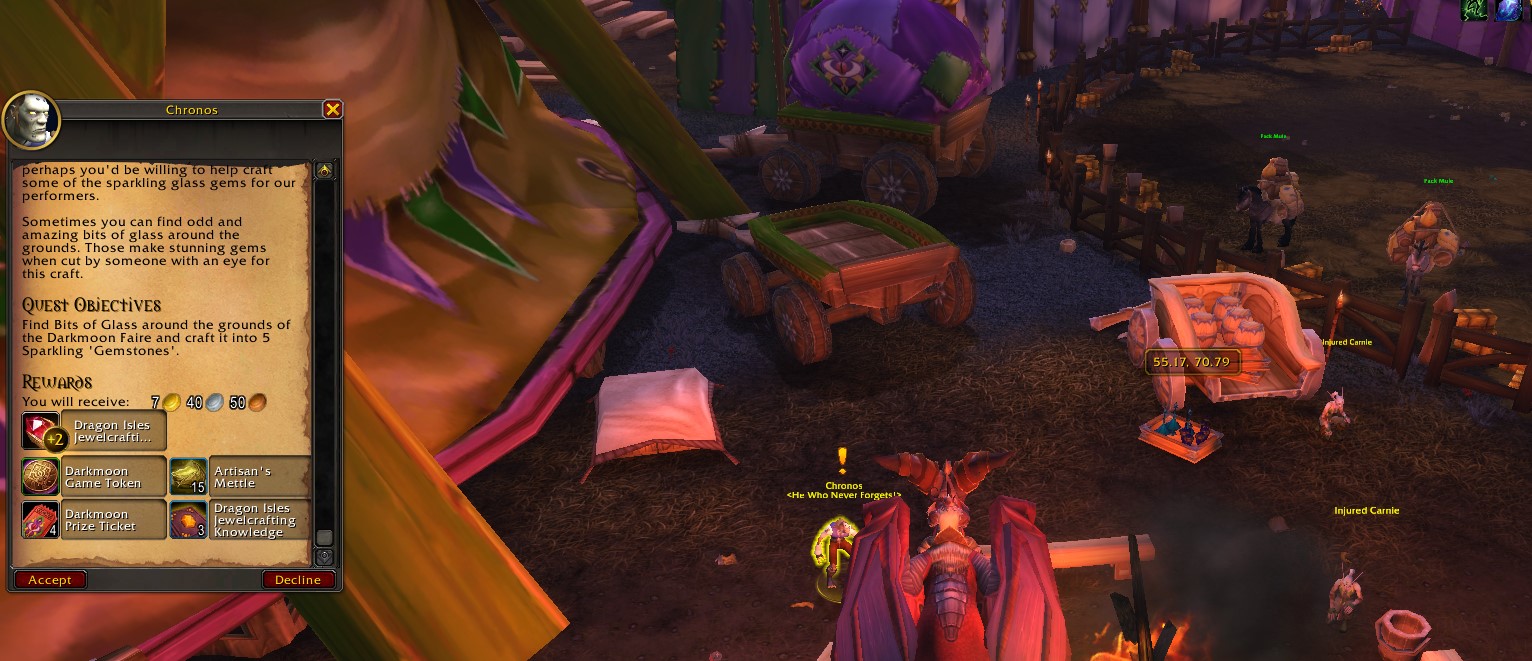Click the blue crystal buff icon
Viewport: 1532px width, 661px height.
point(1508,9)
